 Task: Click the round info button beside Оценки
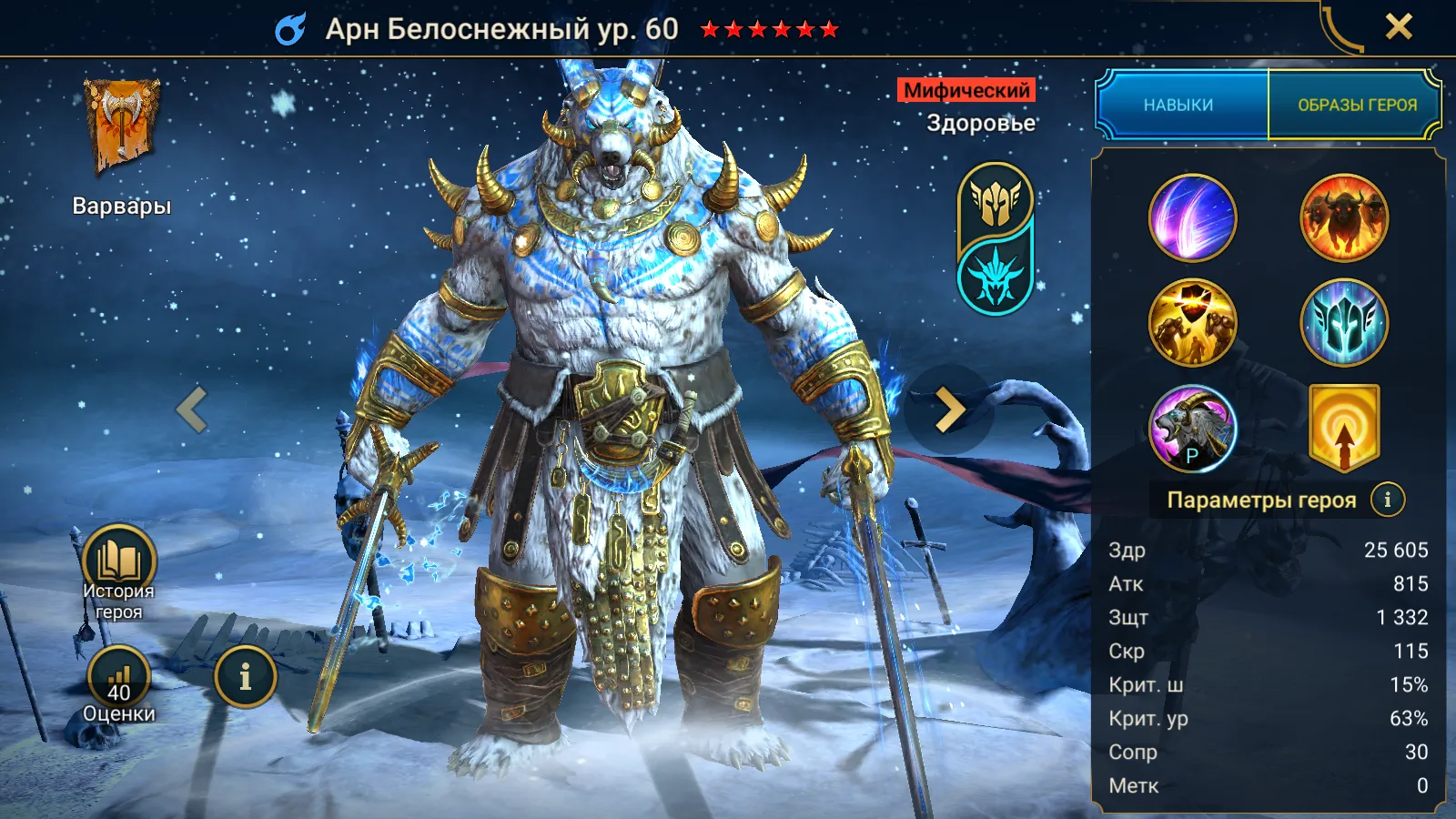[x=245, y=677]
